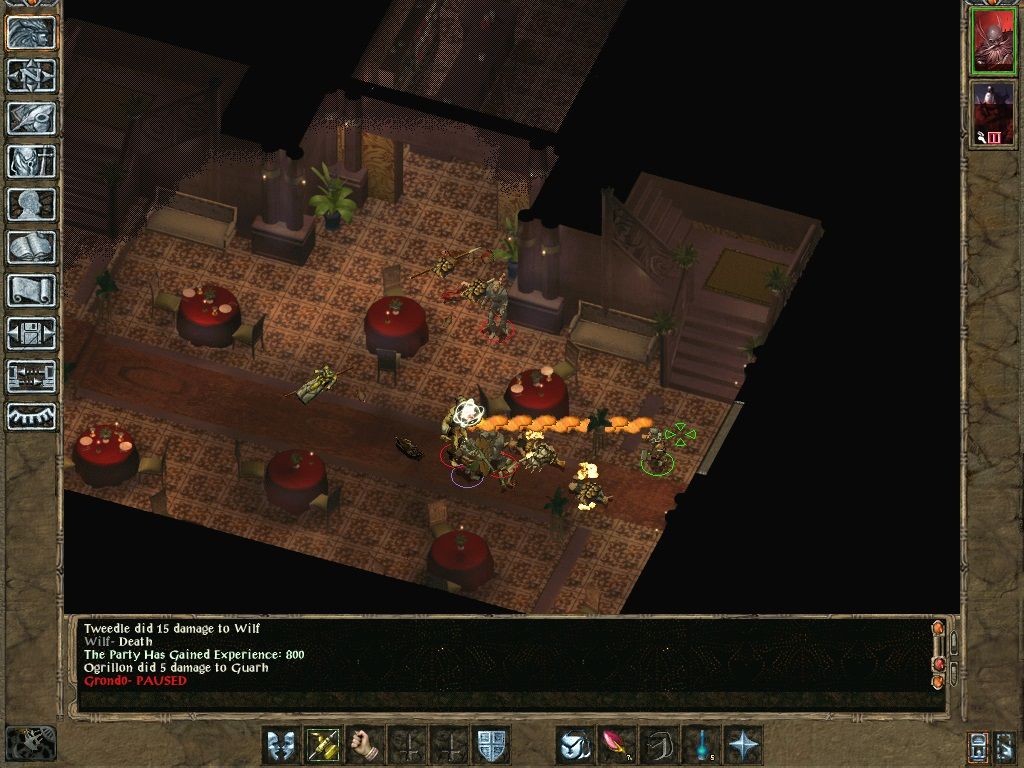
Task: Select the second party member portrait
Action: 992,113
